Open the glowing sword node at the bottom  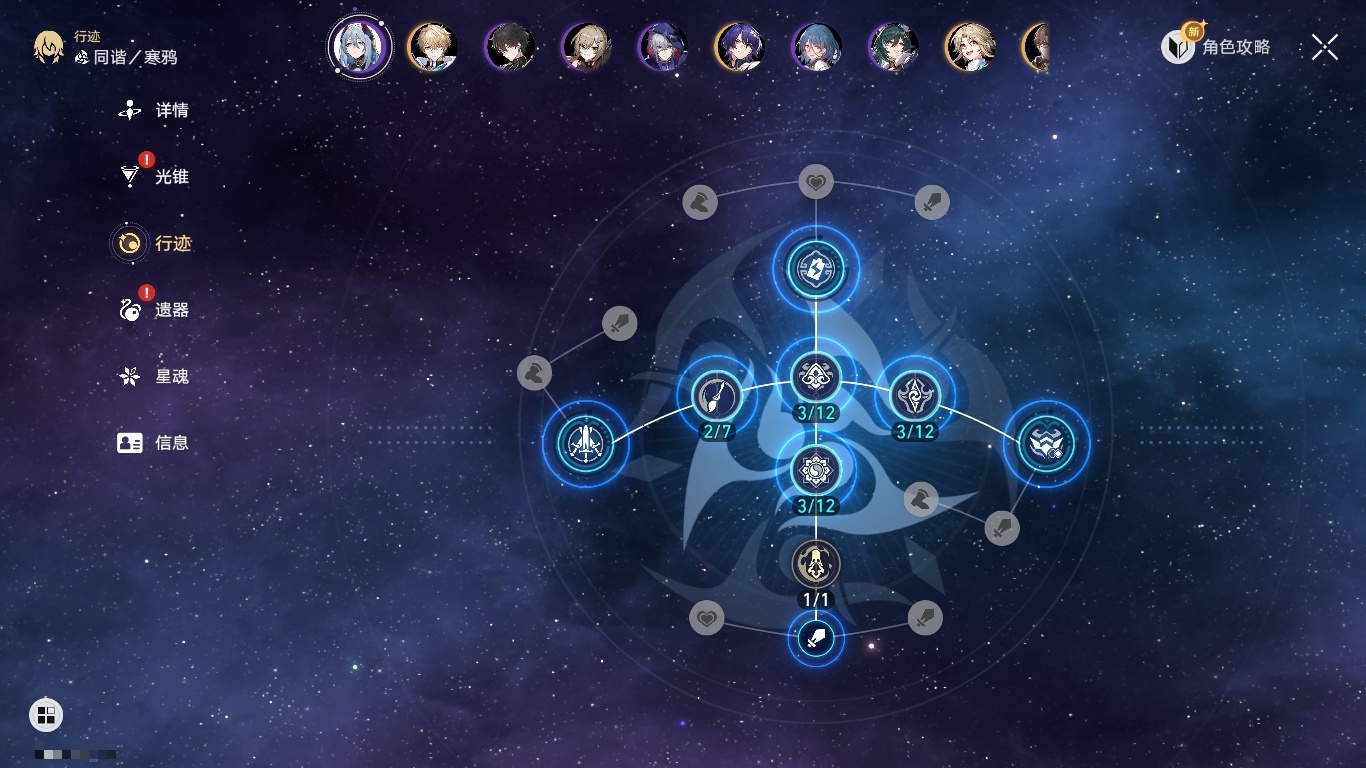click(x=816, y=637)
